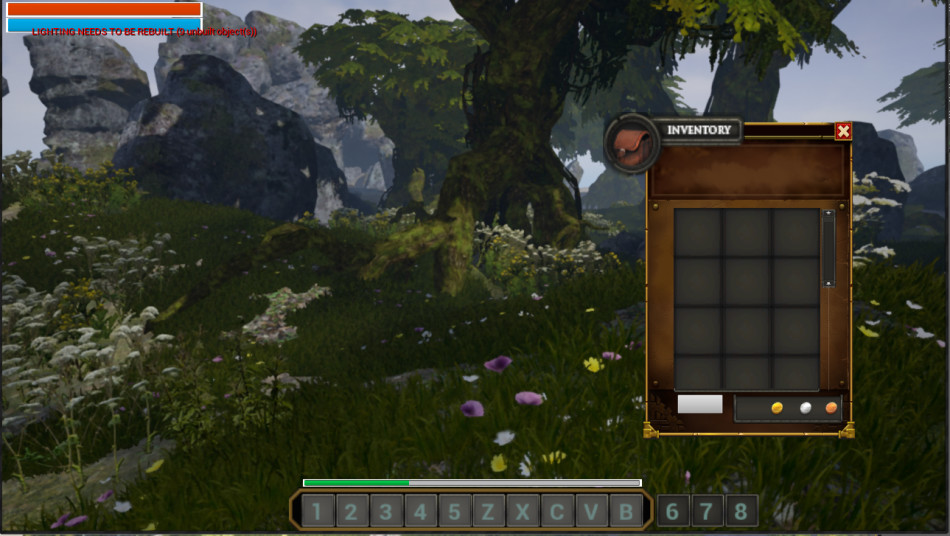
Task: Click quick slot 8
Action: coord(741,511)
